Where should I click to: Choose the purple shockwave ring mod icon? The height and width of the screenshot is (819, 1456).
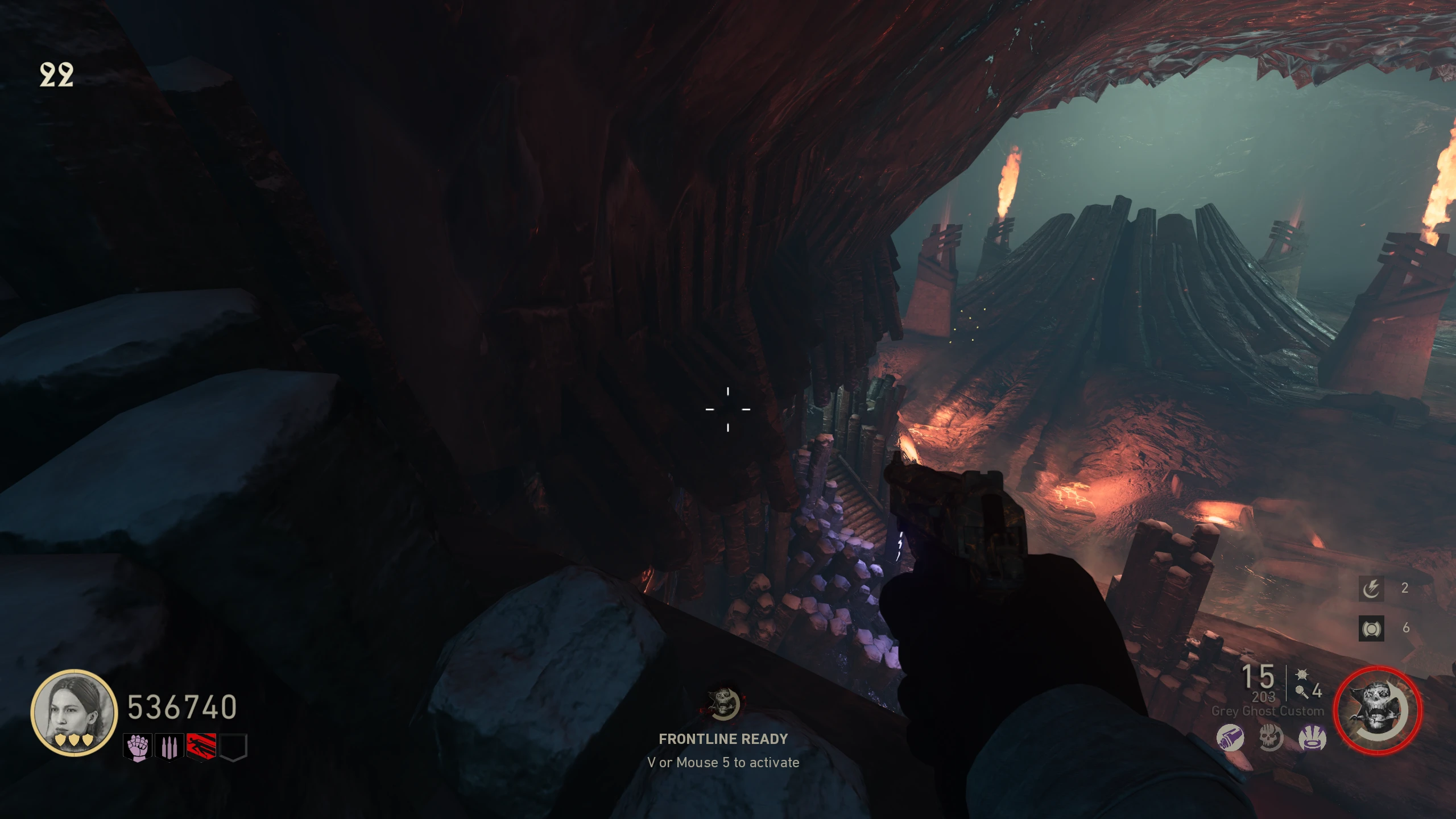point(1312,738)
